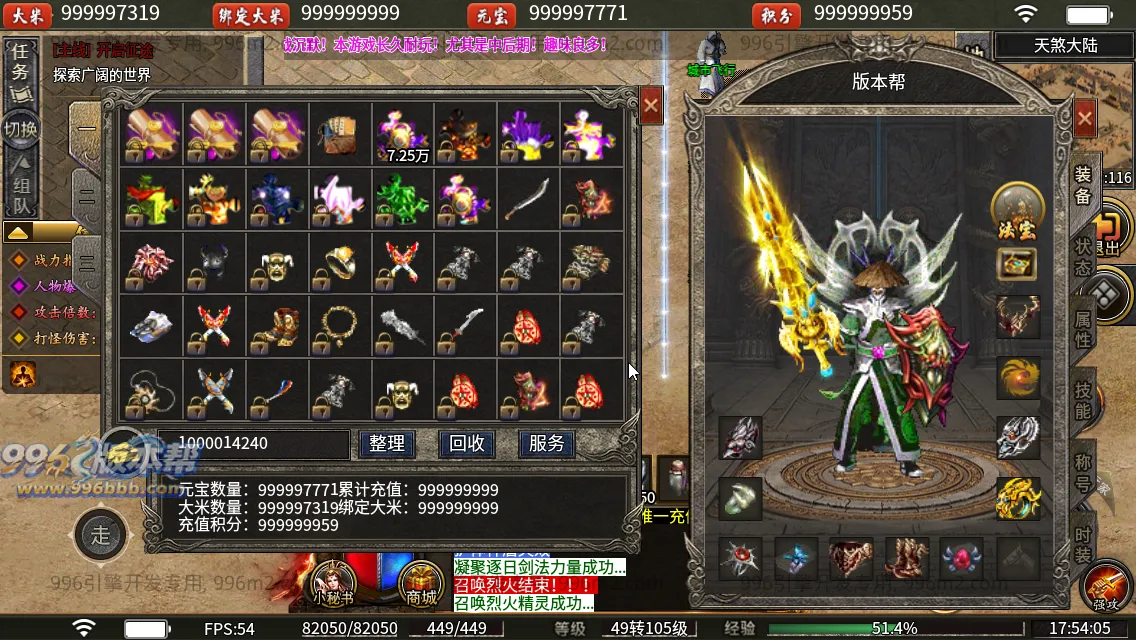This screenshot has width=1136, height=640.
Task: Open the 回收 recycle function
Action: [x=467, y=444]
